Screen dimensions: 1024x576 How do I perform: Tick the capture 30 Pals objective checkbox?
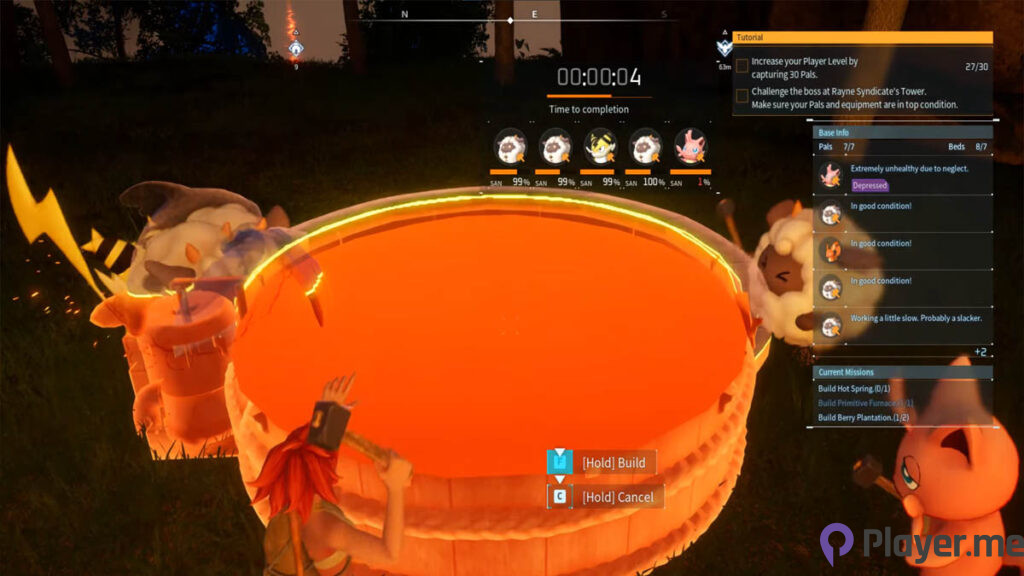click(x=742, y=66)
